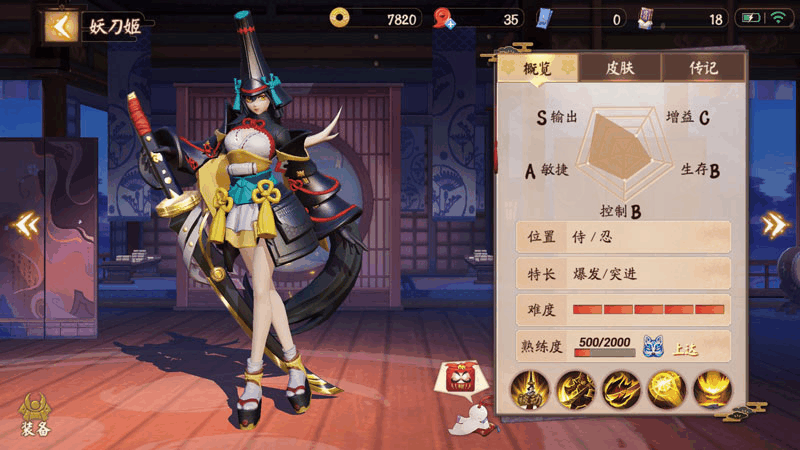Select the 概览 (overview) tab

(537, 68)
